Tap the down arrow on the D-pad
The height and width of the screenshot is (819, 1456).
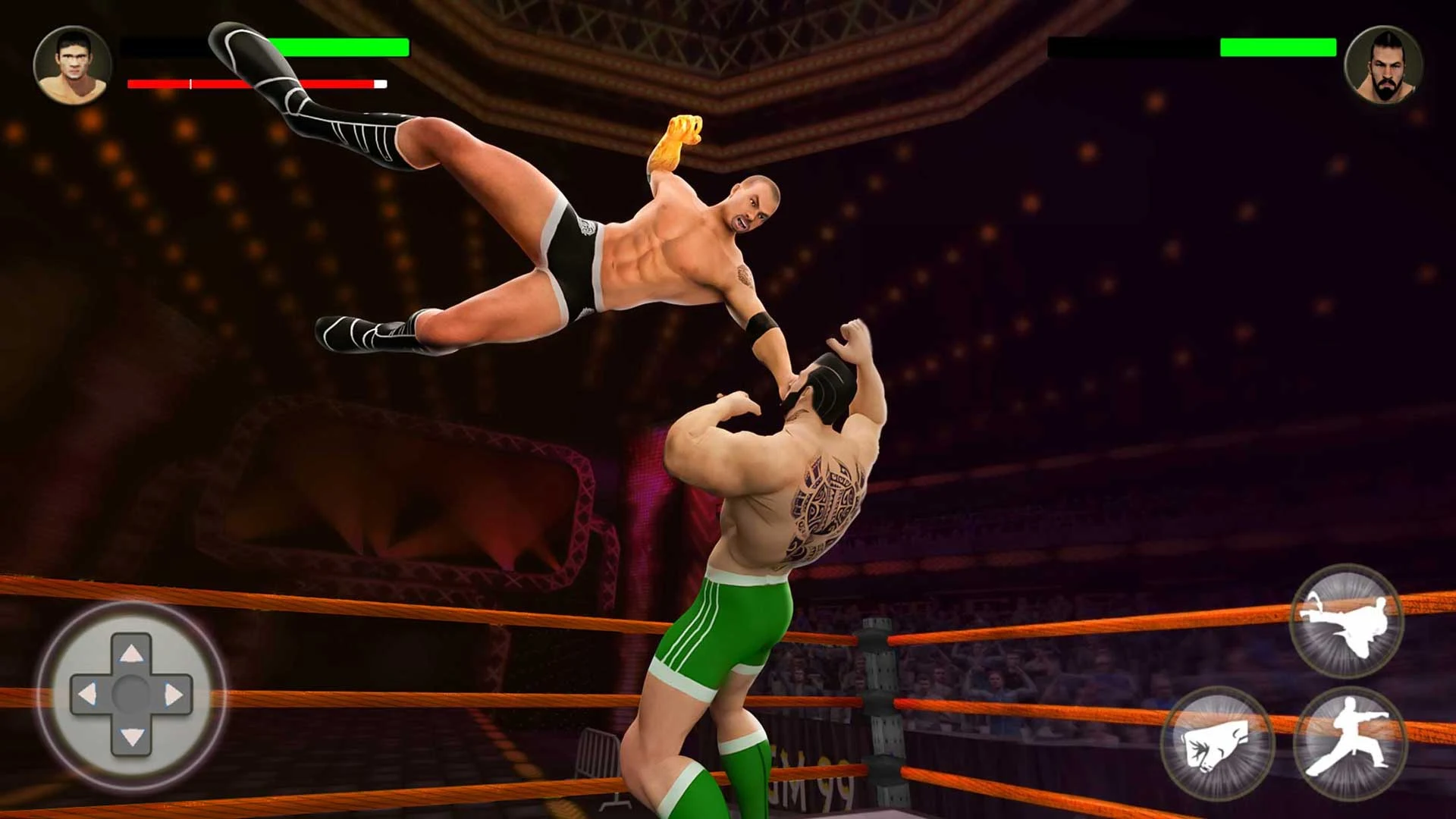[x=131, y=736]
